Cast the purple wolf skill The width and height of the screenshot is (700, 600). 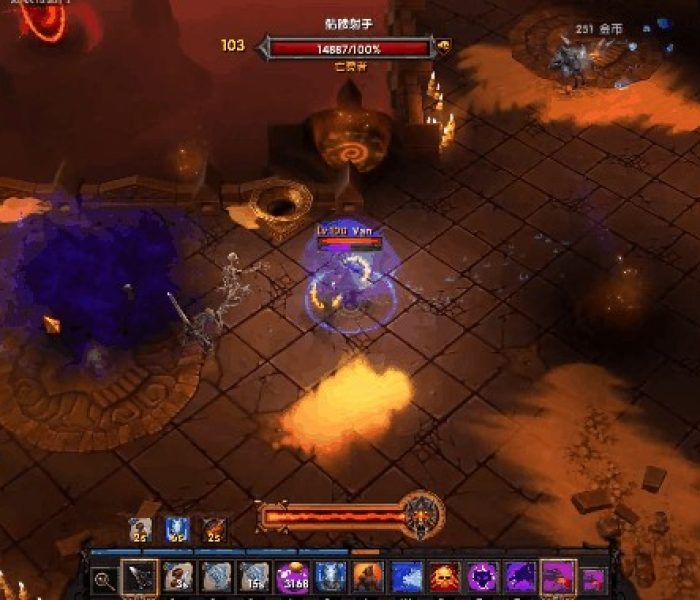[520, 577]
